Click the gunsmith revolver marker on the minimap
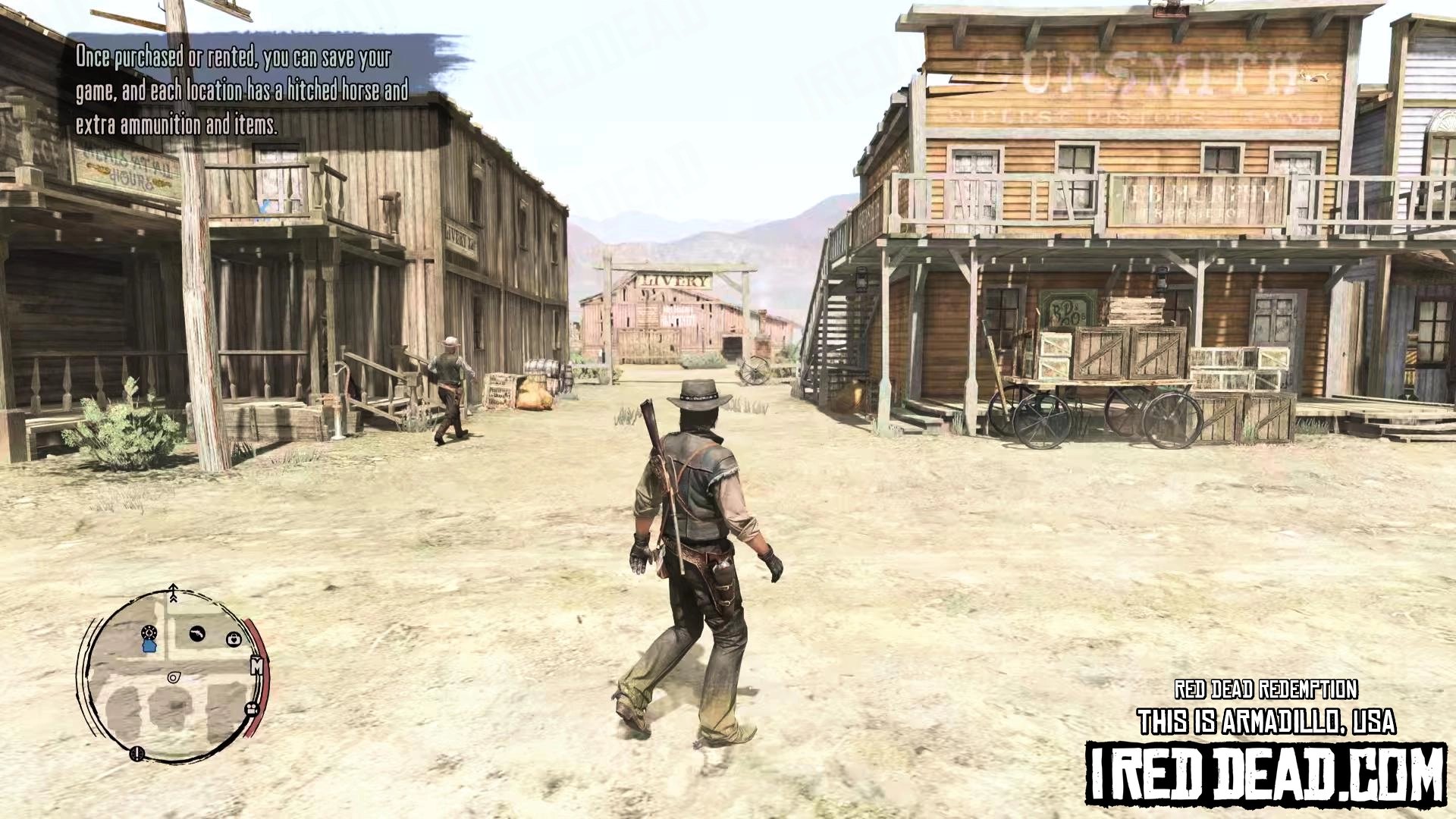This screenshot has height=819, width=1456. coord(197,633)
